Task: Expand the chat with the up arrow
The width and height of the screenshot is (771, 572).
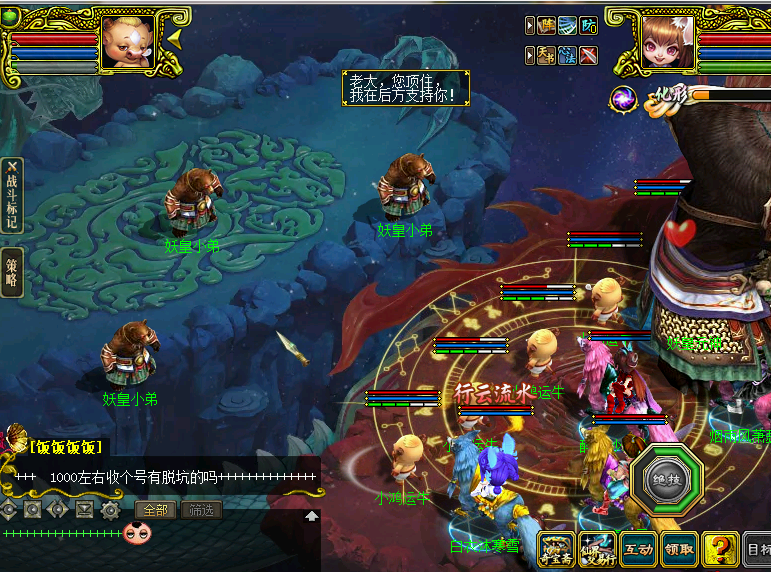Action: 311,516
